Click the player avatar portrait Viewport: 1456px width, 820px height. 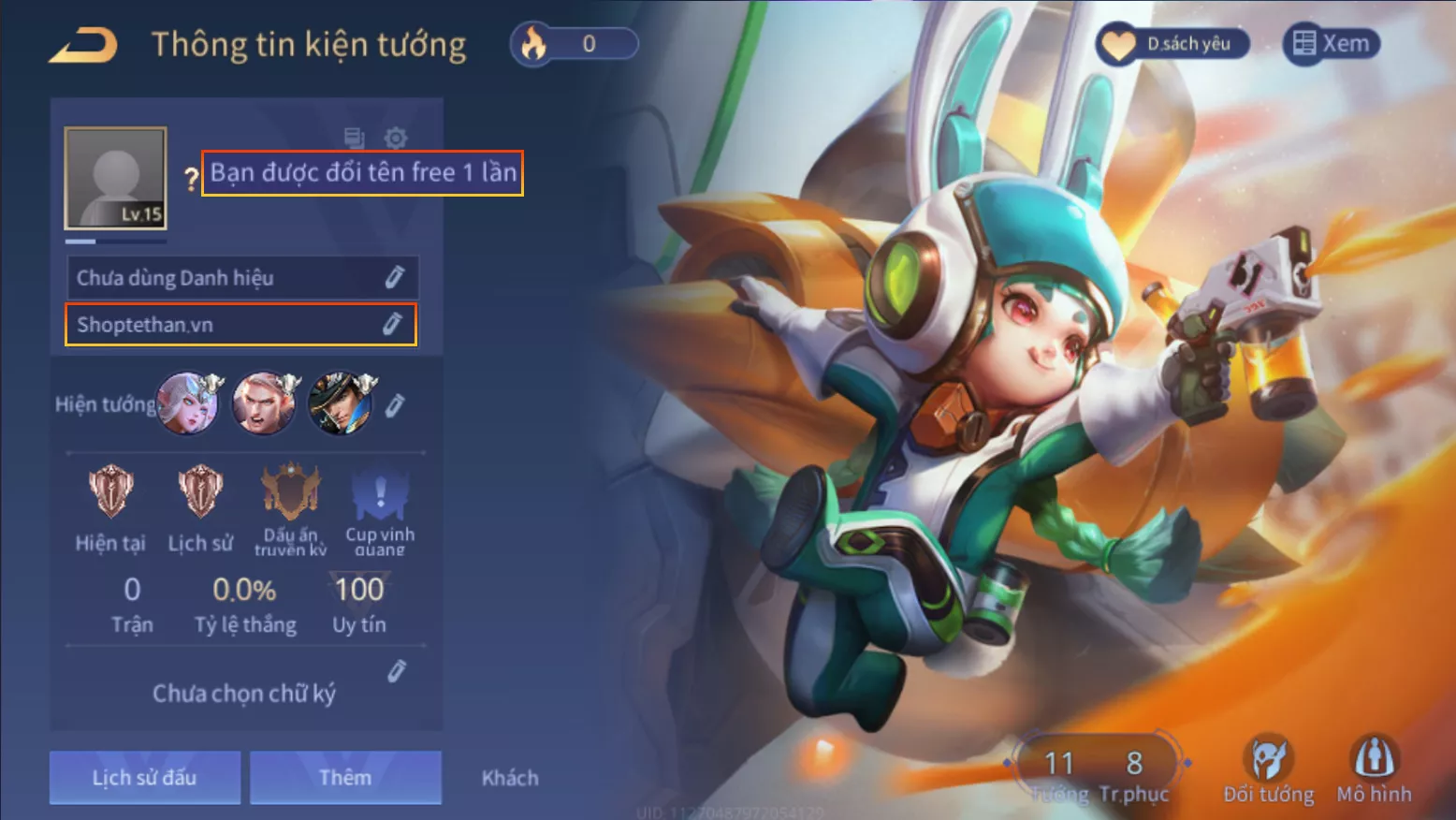116,178
